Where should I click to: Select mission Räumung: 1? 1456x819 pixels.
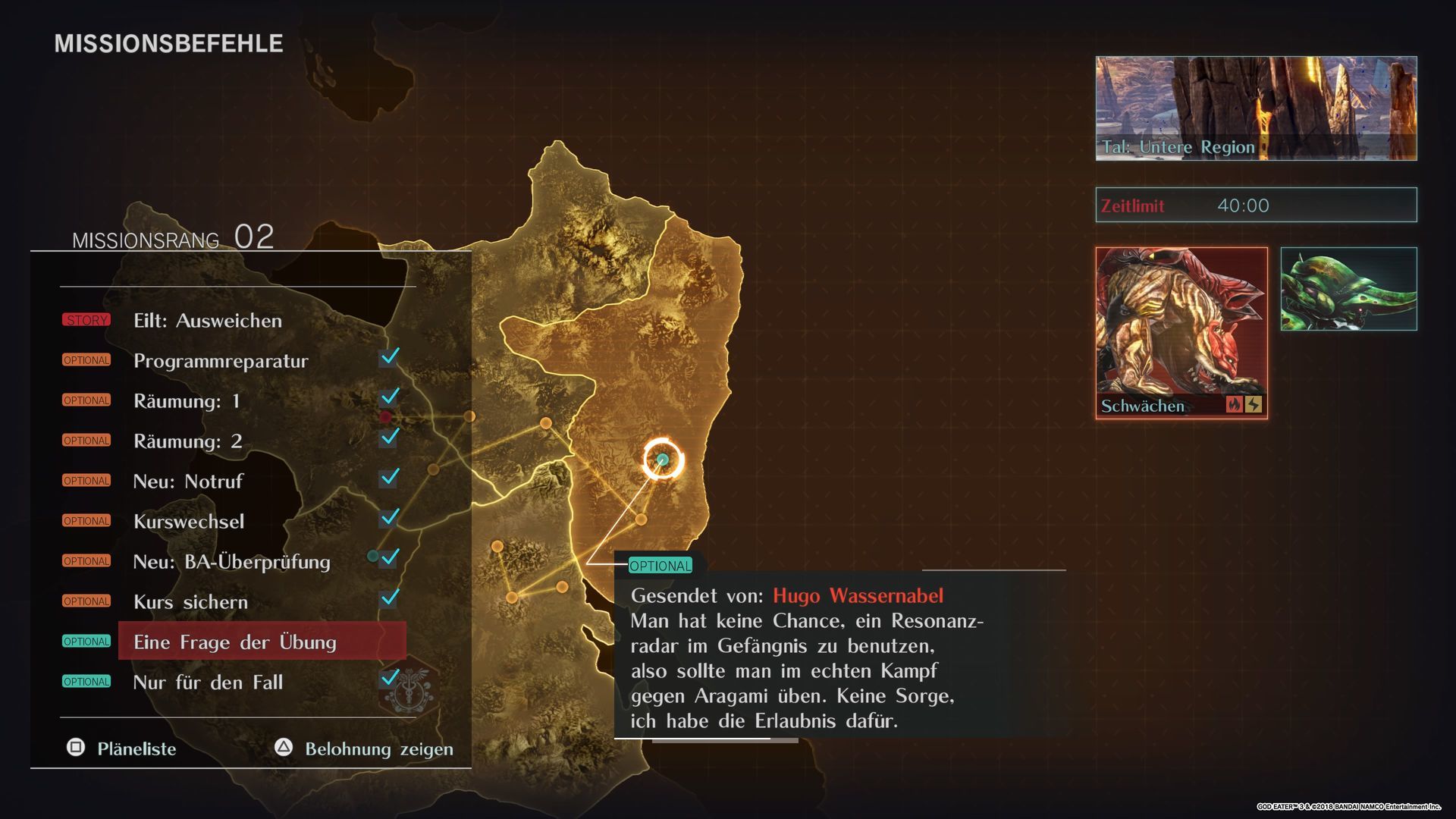(187, 401)
